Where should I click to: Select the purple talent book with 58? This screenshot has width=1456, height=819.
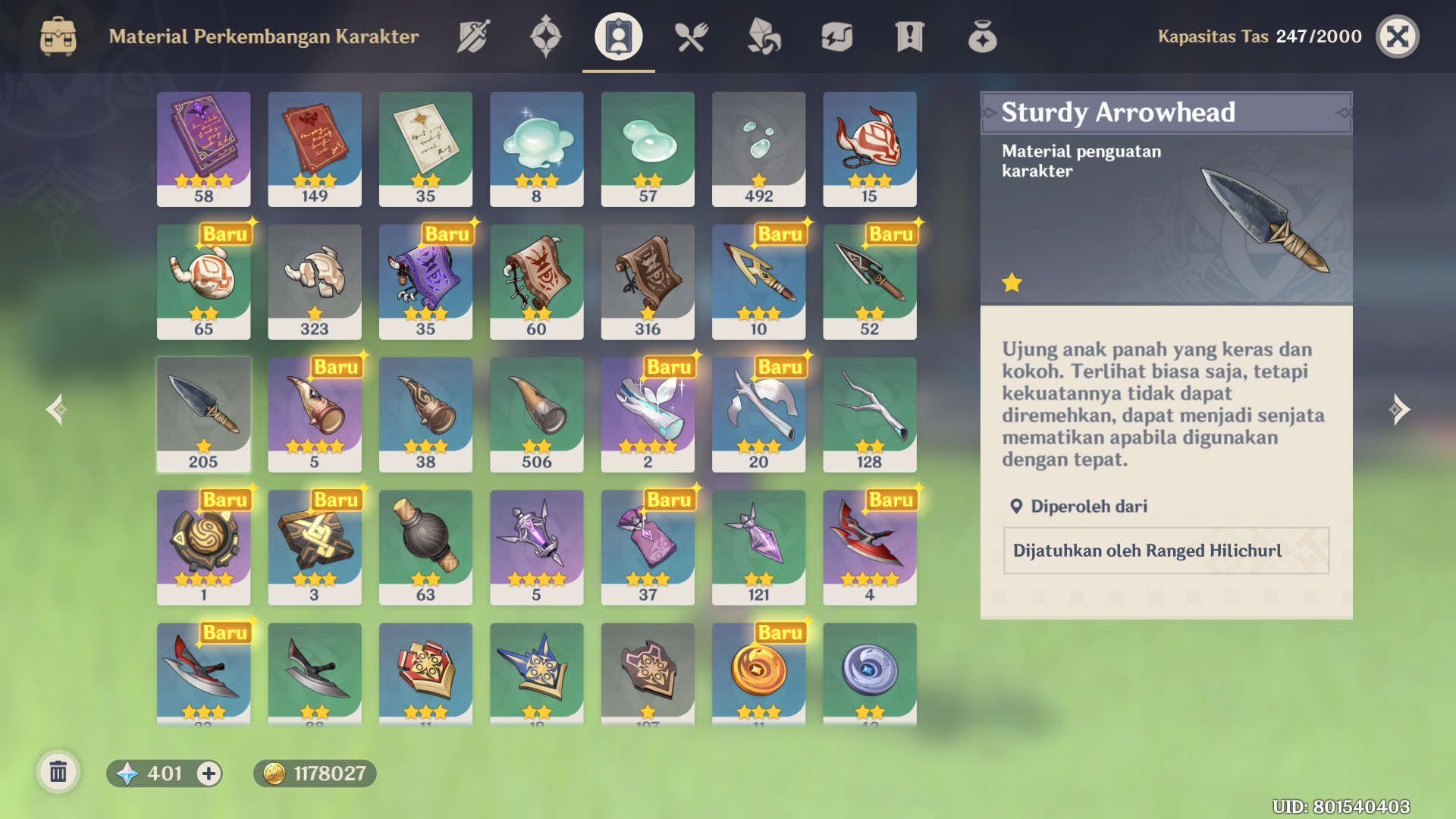[x=203, y=149]
